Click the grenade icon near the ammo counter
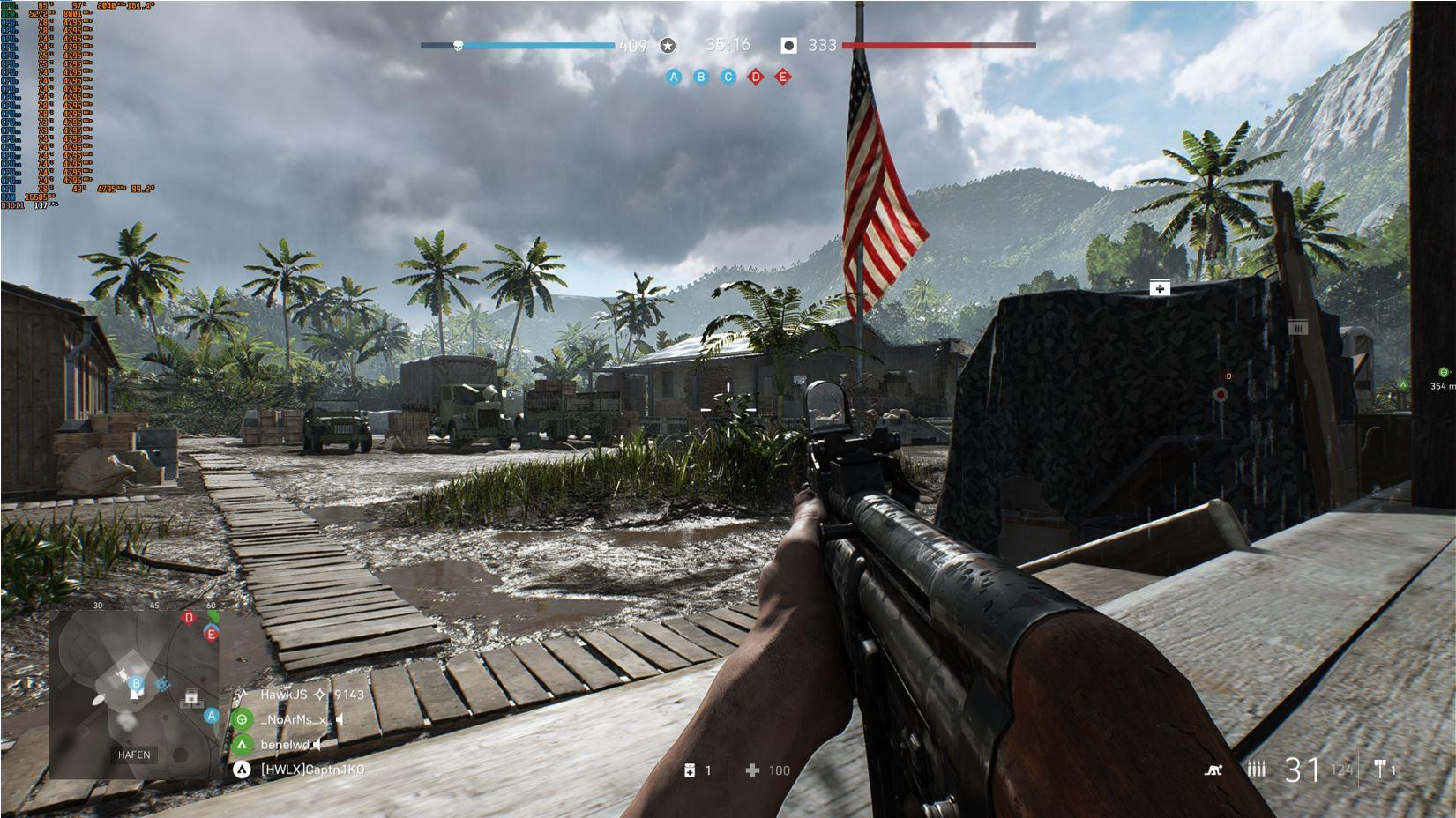This screenshot has width=1456, height=818. click(1380, 770)
